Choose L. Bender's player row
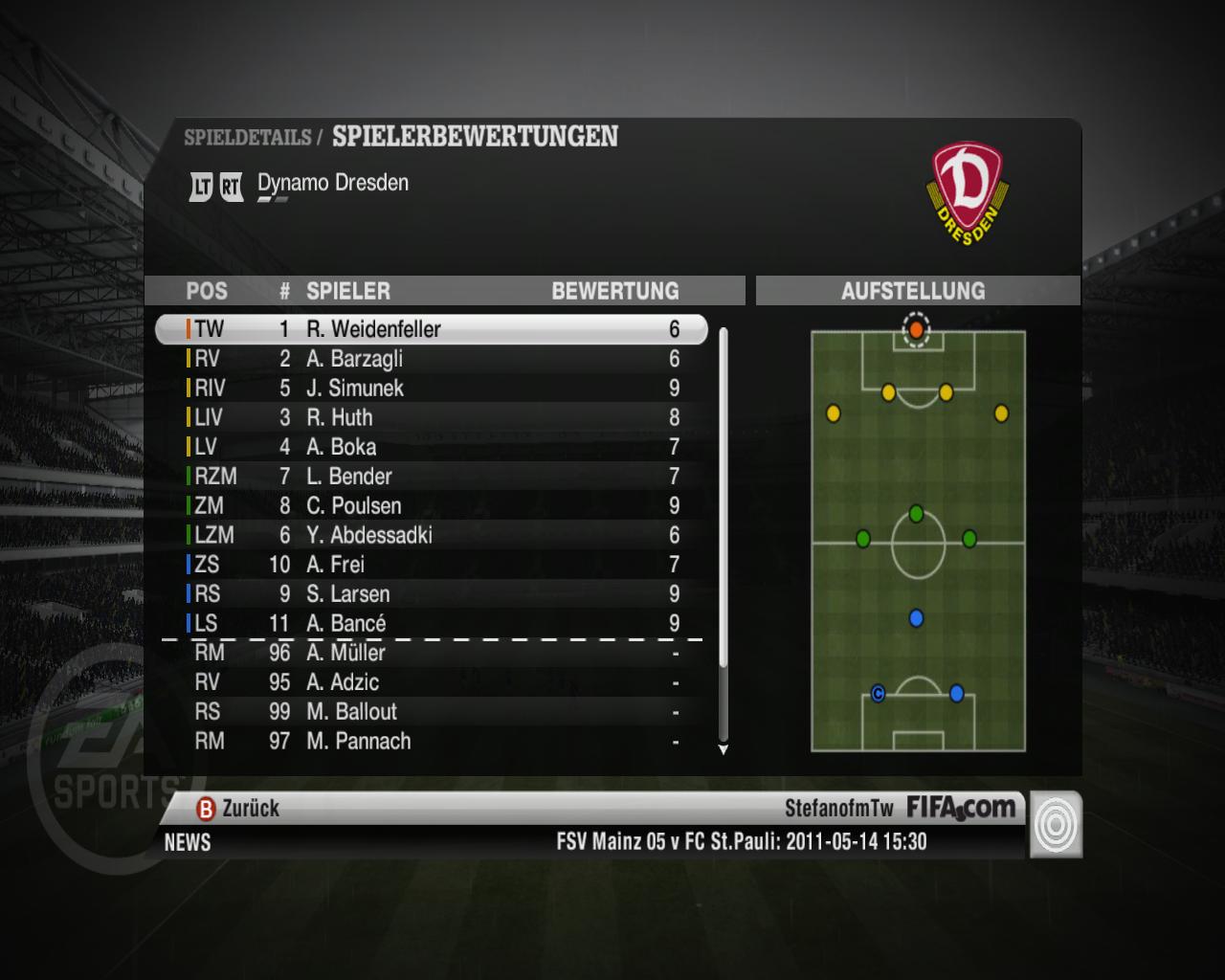The height and width of the screenshot is (980, 1225). pos(431,477)
